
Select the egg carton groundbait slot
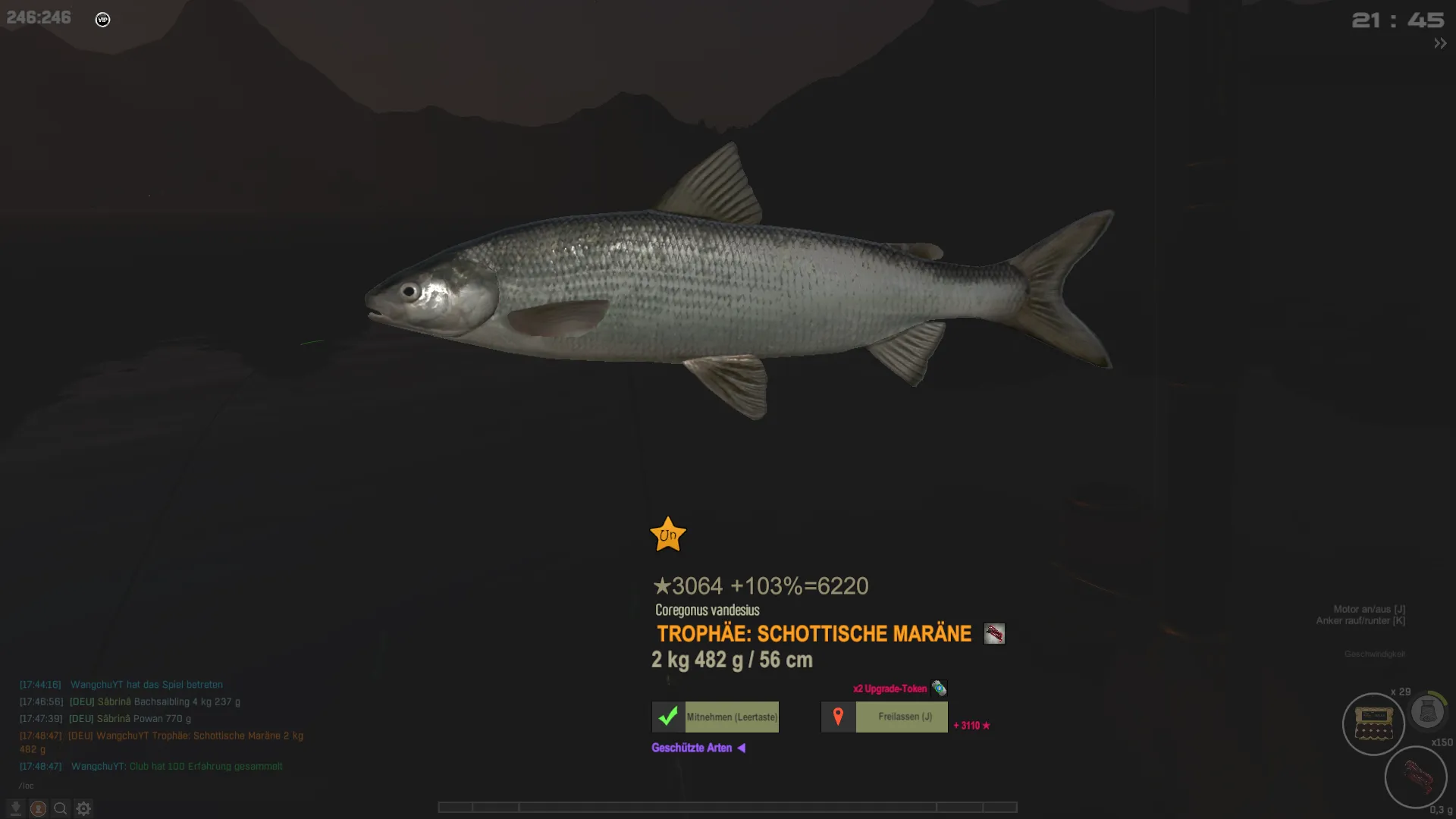point(1373,724)
